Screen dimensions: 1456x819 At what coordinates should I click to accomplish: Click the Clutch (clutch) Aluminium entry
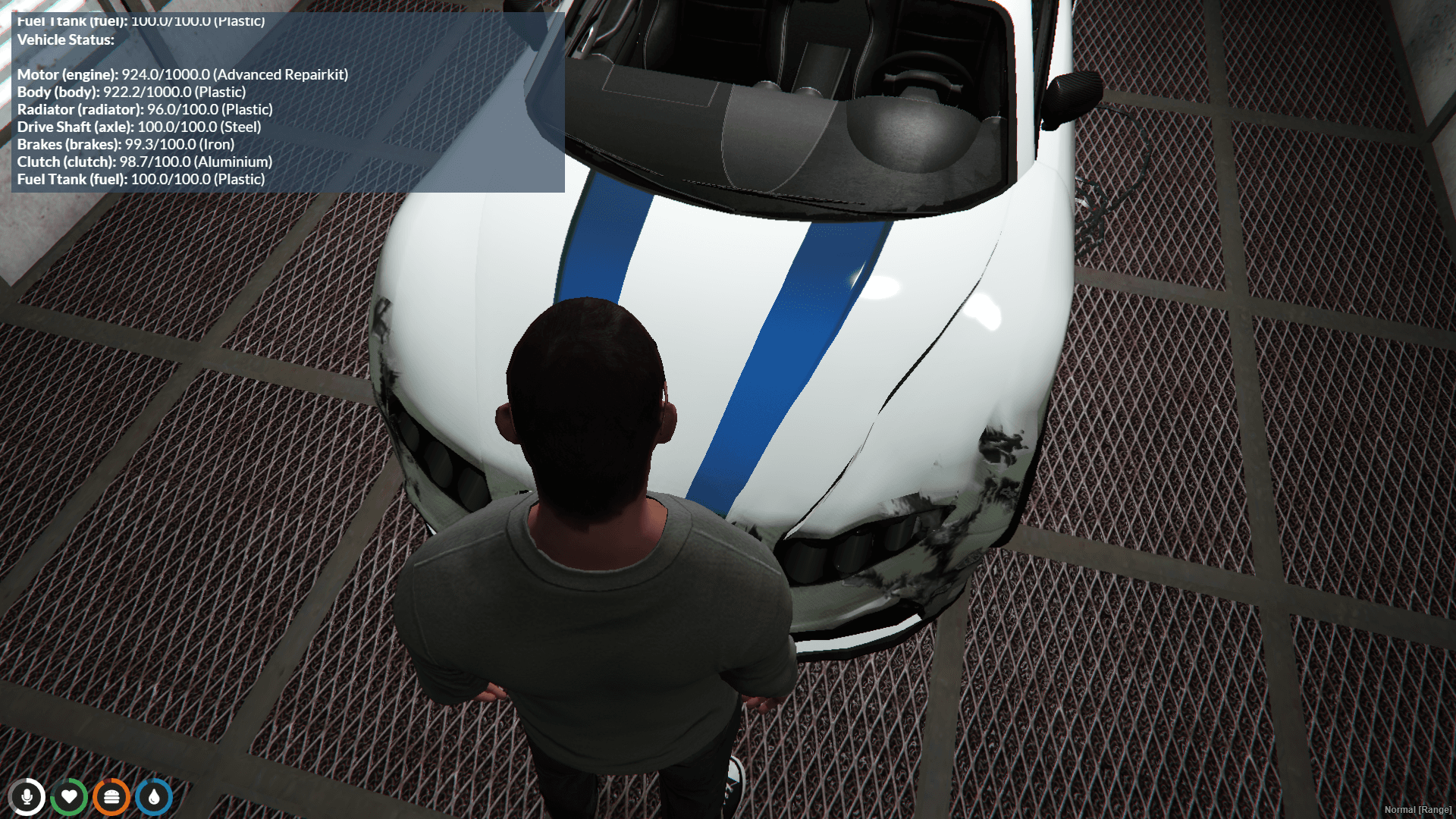pos(144,162)
